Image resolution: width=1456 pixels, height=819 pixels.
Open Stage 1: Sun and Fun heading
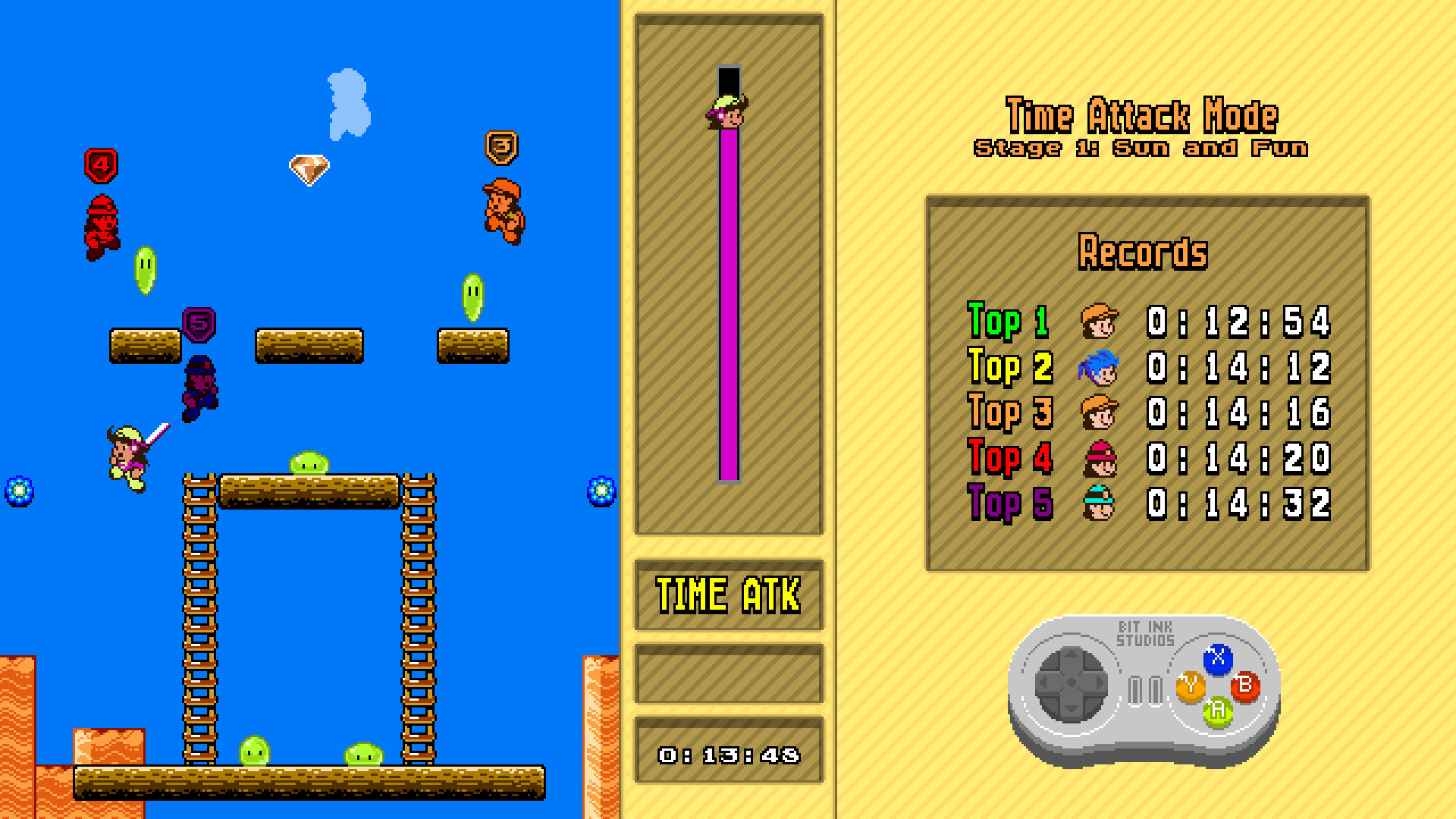pyautogui.click(x=1141, y=147)
